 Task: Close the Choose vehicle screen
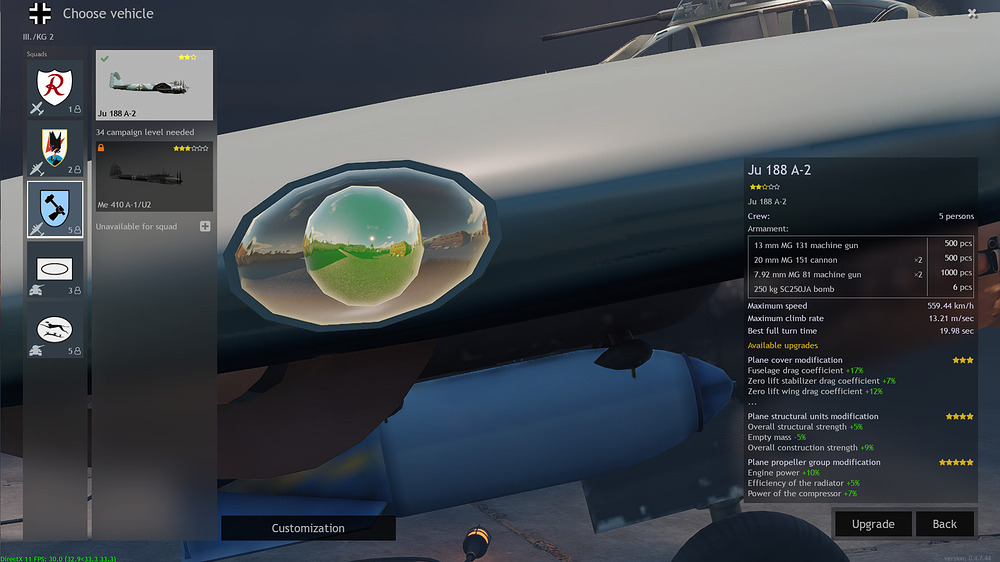[x=972, y=13]
